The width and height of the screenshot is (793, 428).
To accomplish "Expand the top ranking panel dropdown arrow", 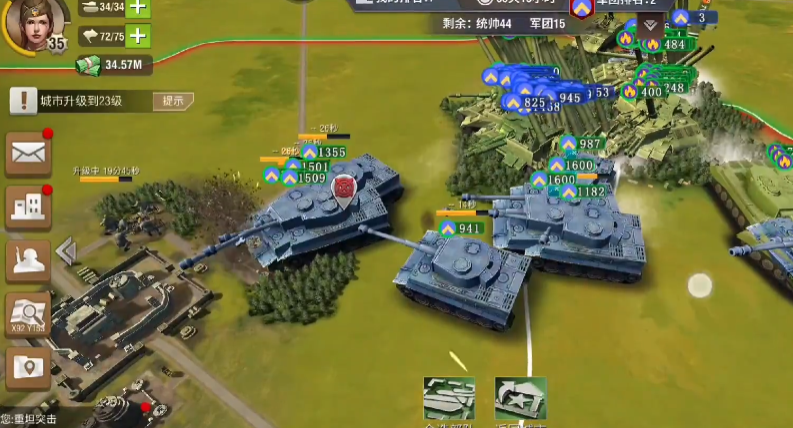I will 652,24.
